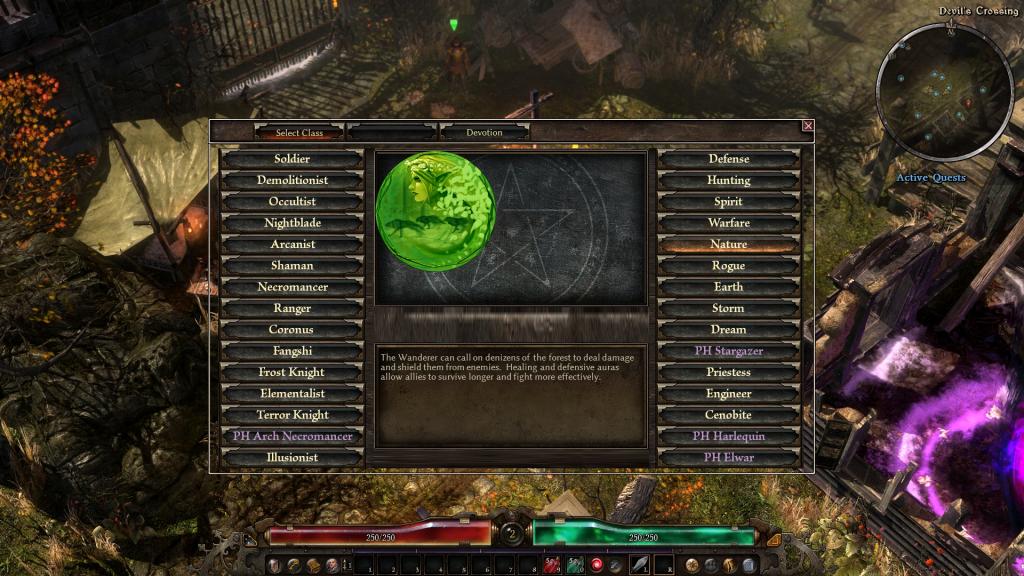The image size is (1024, 576).
Task: Pick the Occultist class
Action: click(x=292, y=202)
